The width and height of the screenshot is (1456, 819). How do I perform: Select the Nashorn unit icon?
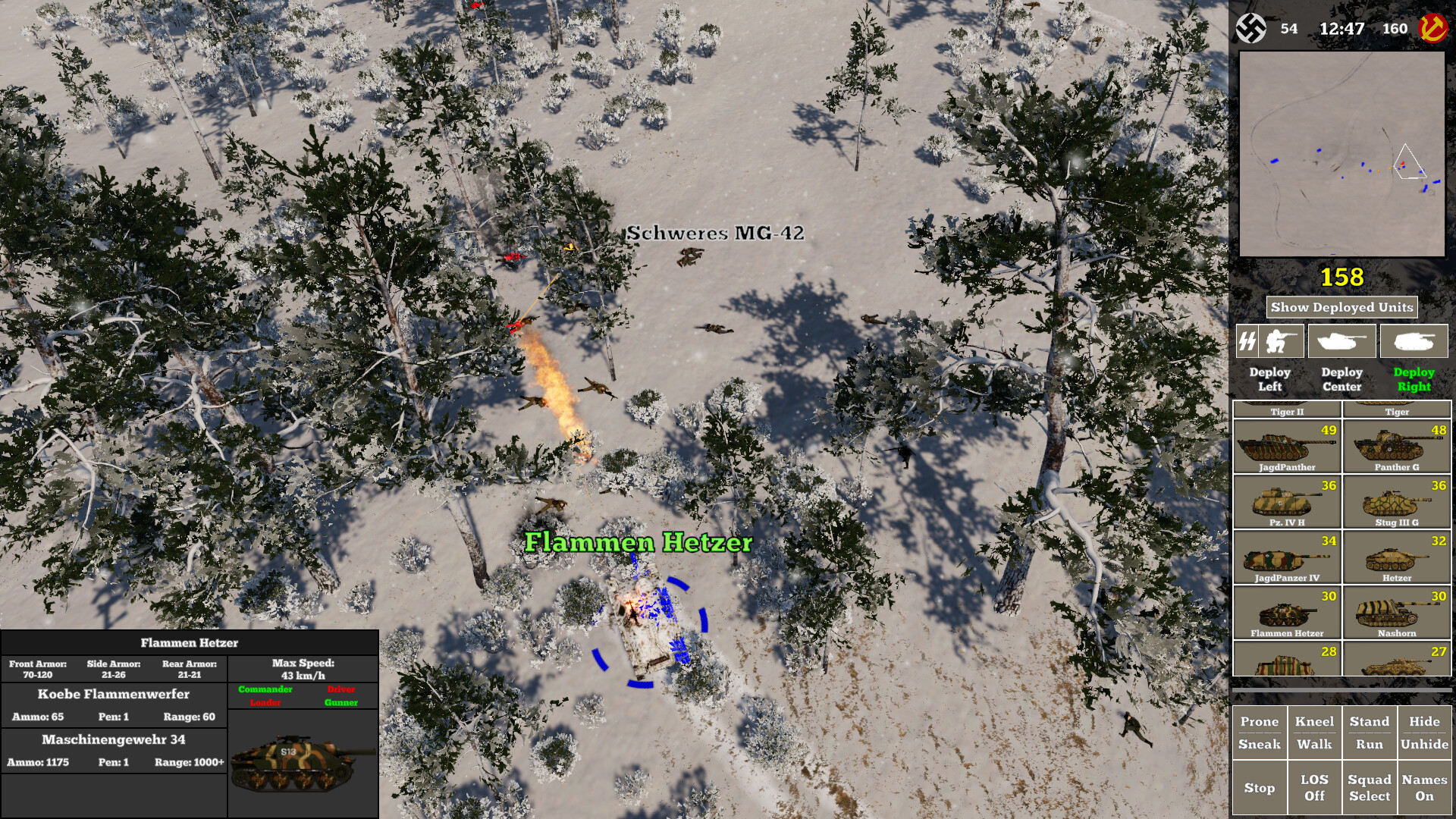pos(1399,611)
